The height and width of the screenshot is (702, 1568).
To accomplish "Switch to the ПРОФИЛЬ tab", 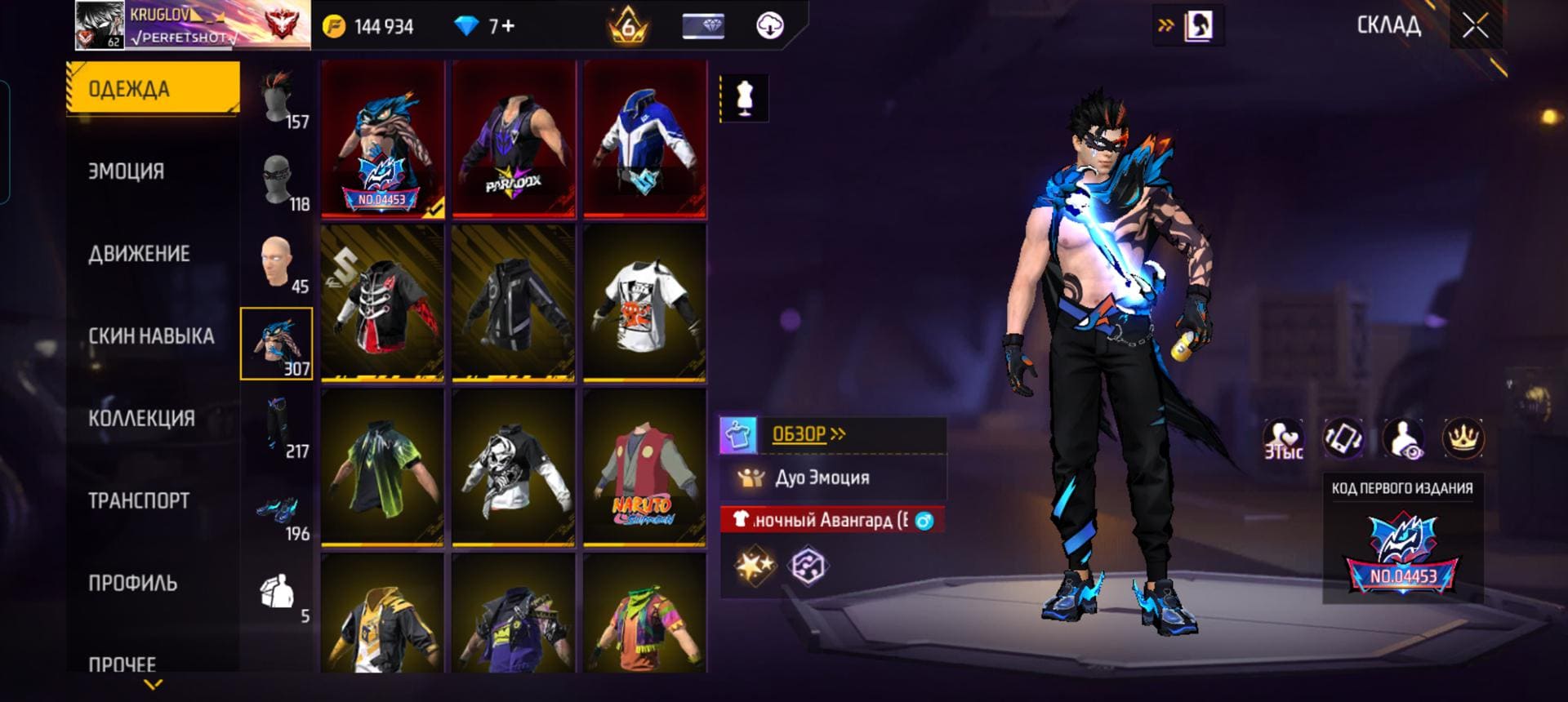I will [x=132, y=584].
